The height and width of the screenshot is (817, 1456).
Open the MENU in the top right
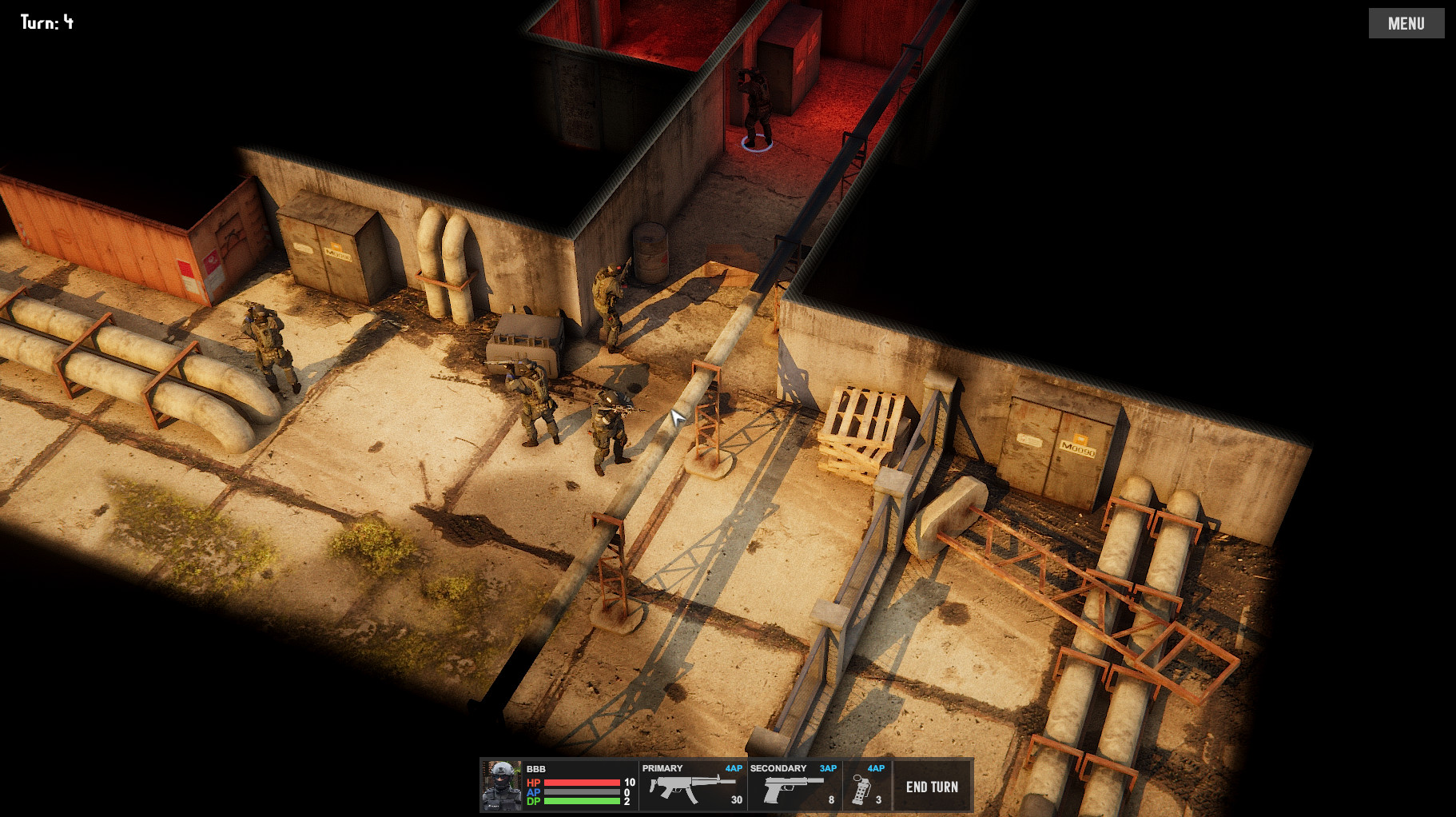tap(1406, 22)
